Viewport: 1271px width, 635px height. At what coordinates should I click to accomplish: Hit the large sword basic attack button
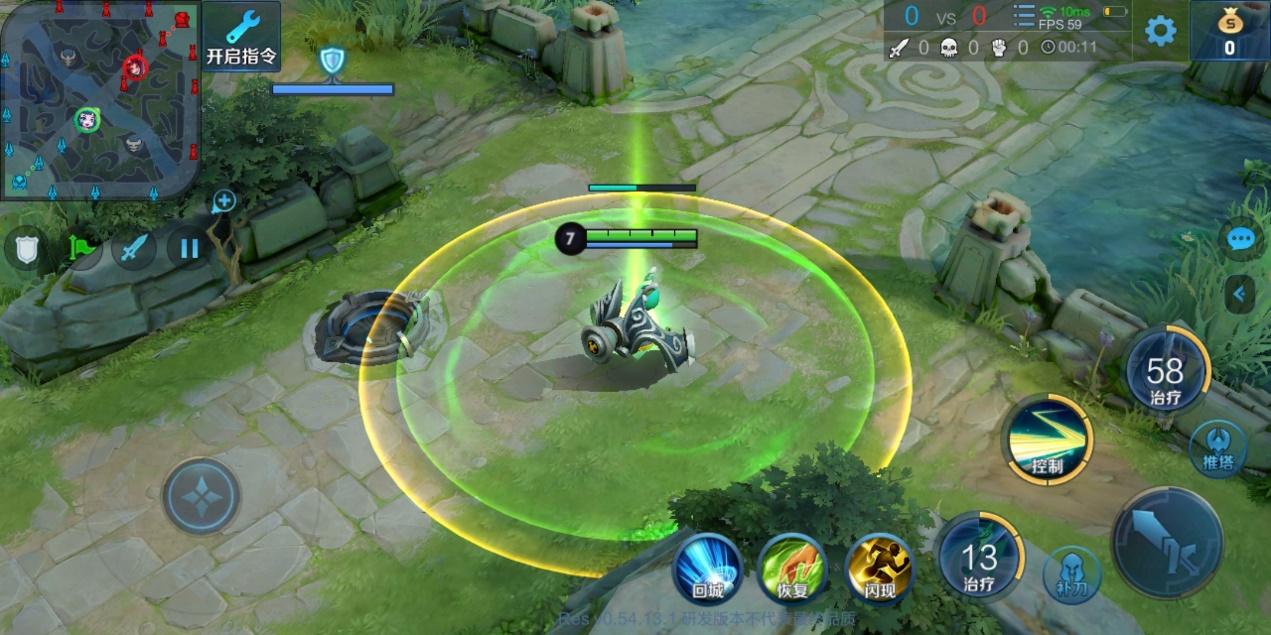coord(1166,543)
